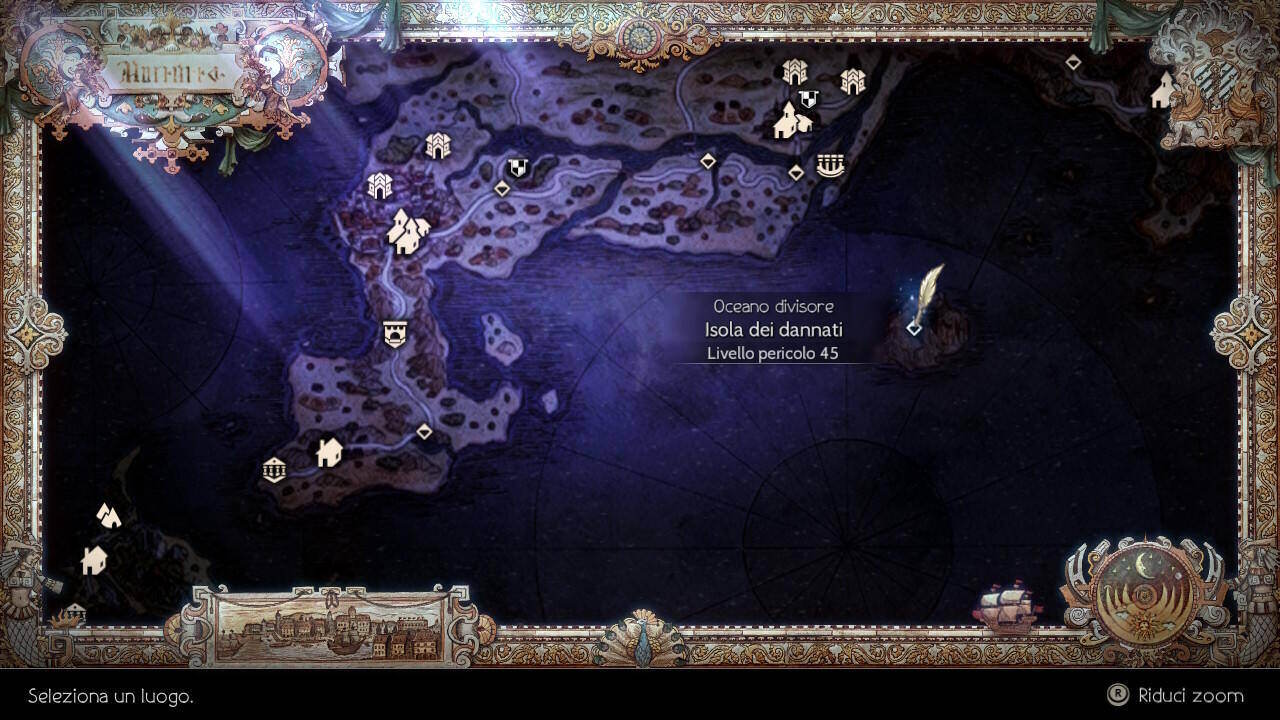The height and width of the screenshot is (720, 1280).
Task: Select the diamond marker in the far top-right corner
Action: point(1072,60)
